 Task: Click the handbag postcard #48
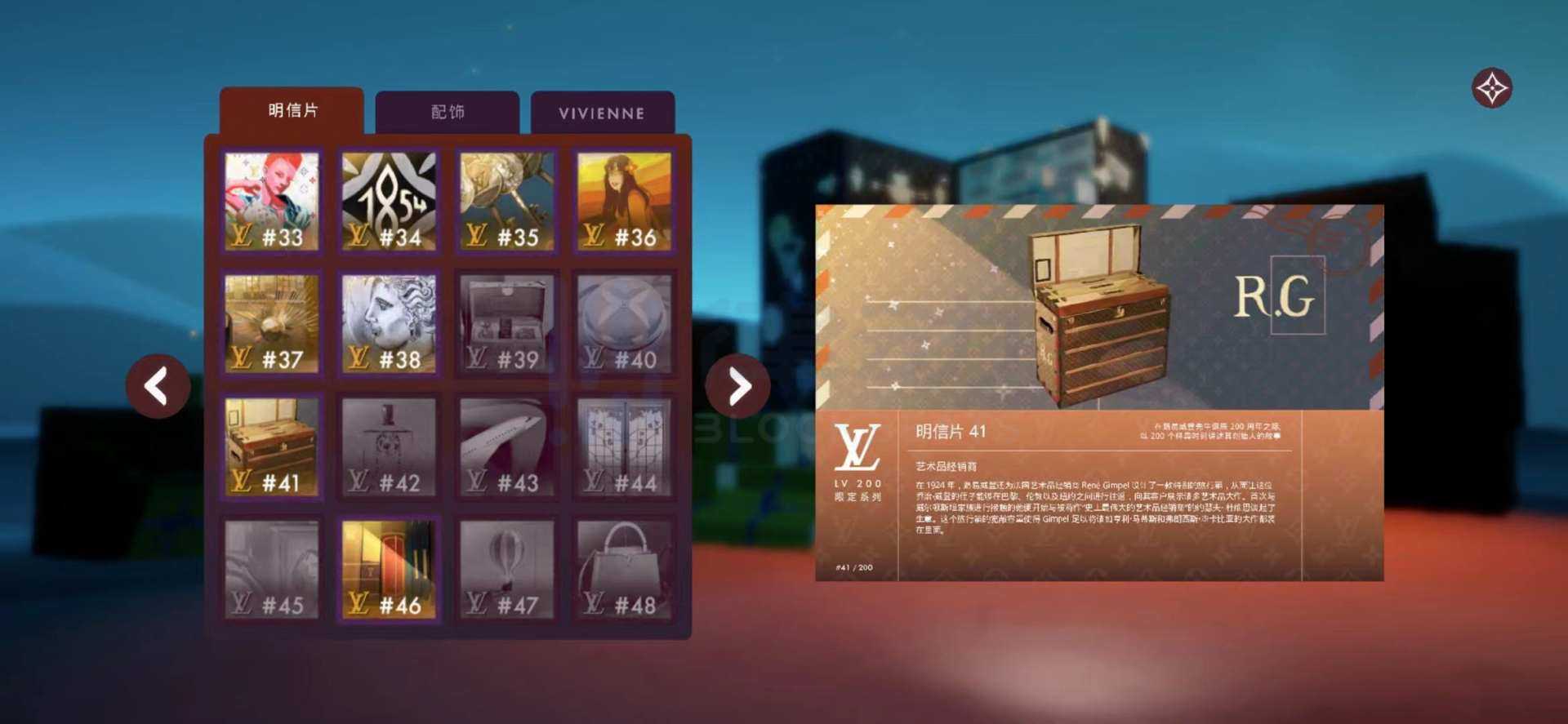click(624, 570)
